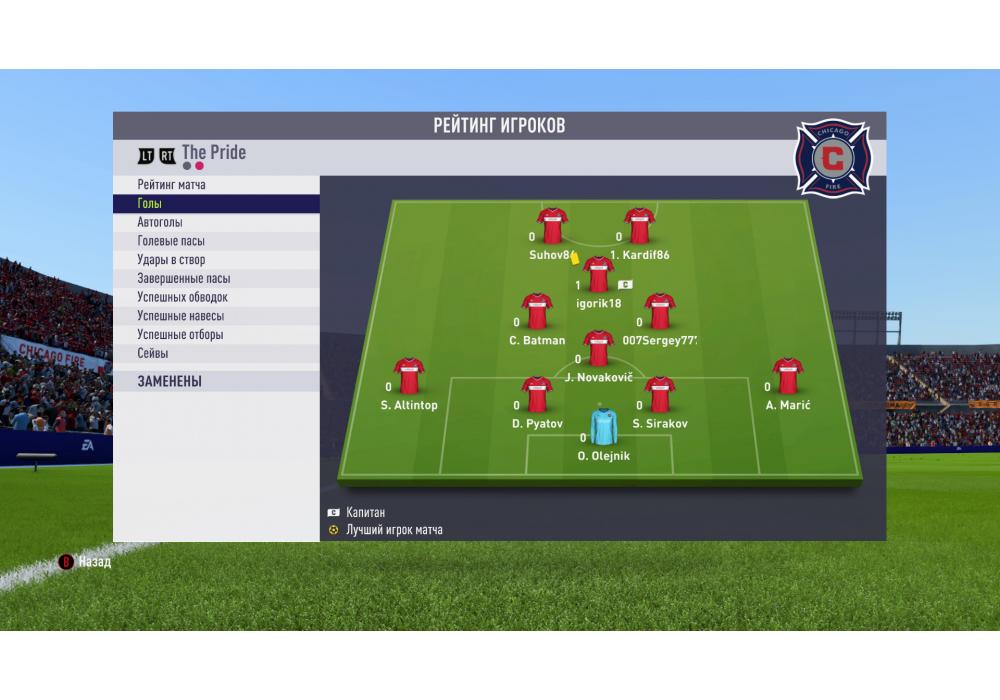The image size is (1000, 700).
Task: Switch to Удары в створ stat
Action: pos(216,260)
